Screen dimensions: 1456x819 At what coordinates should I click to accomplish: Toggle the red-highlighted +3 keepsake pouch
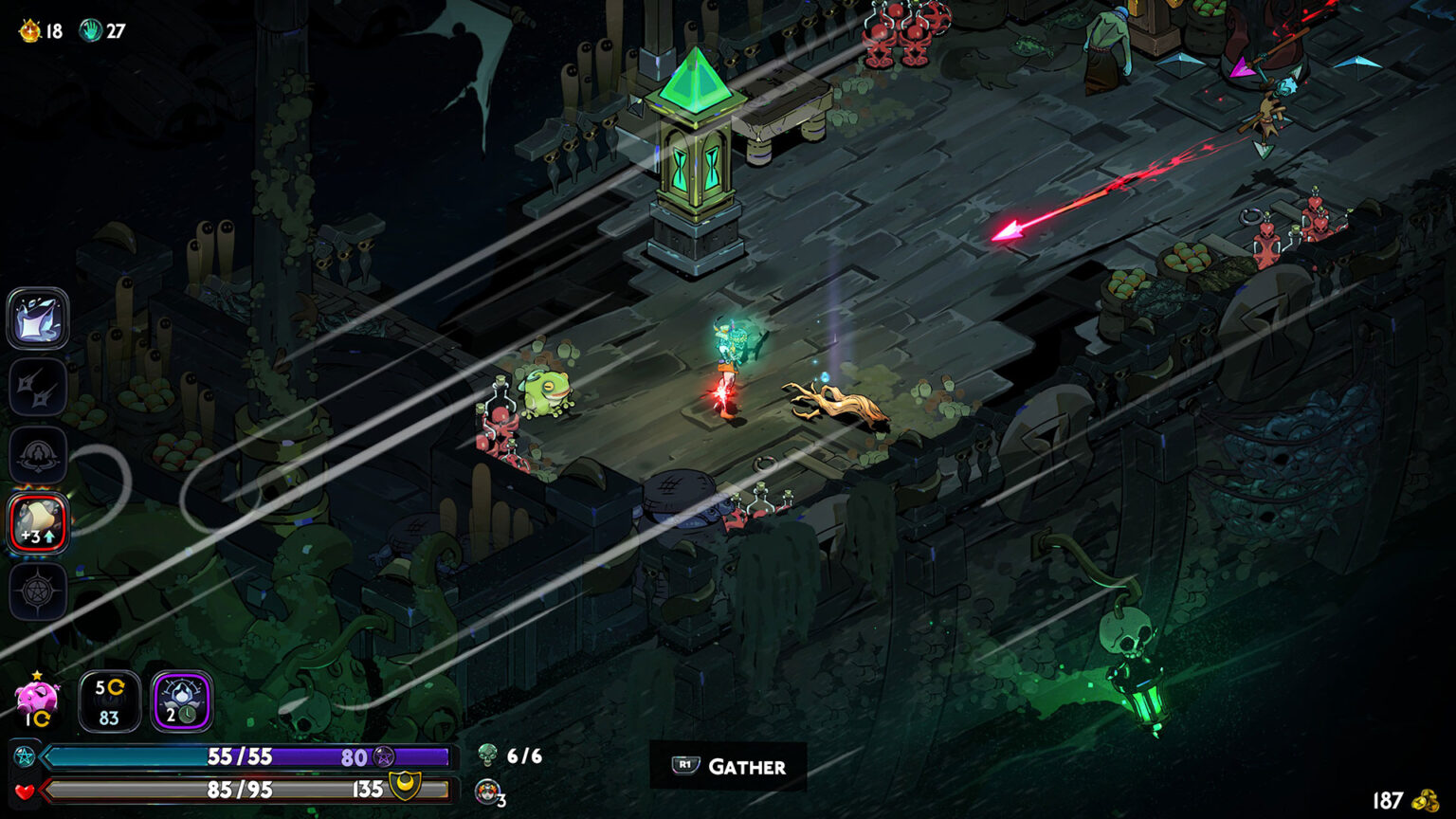[x=38, y=521]
